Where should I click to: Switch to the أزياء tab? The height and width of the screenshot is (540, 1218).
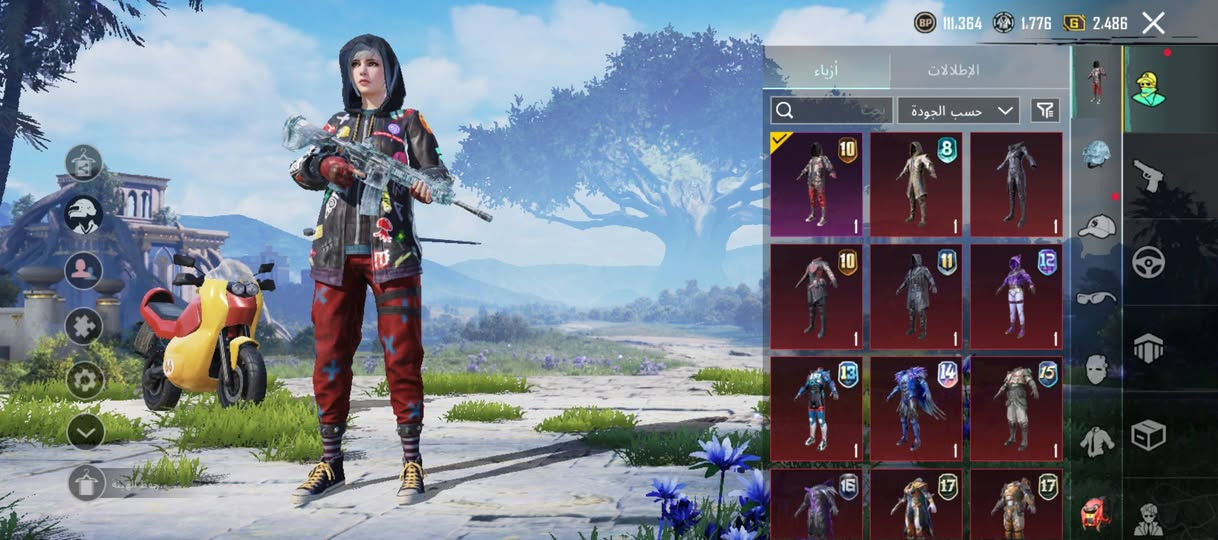pos(826,70)
